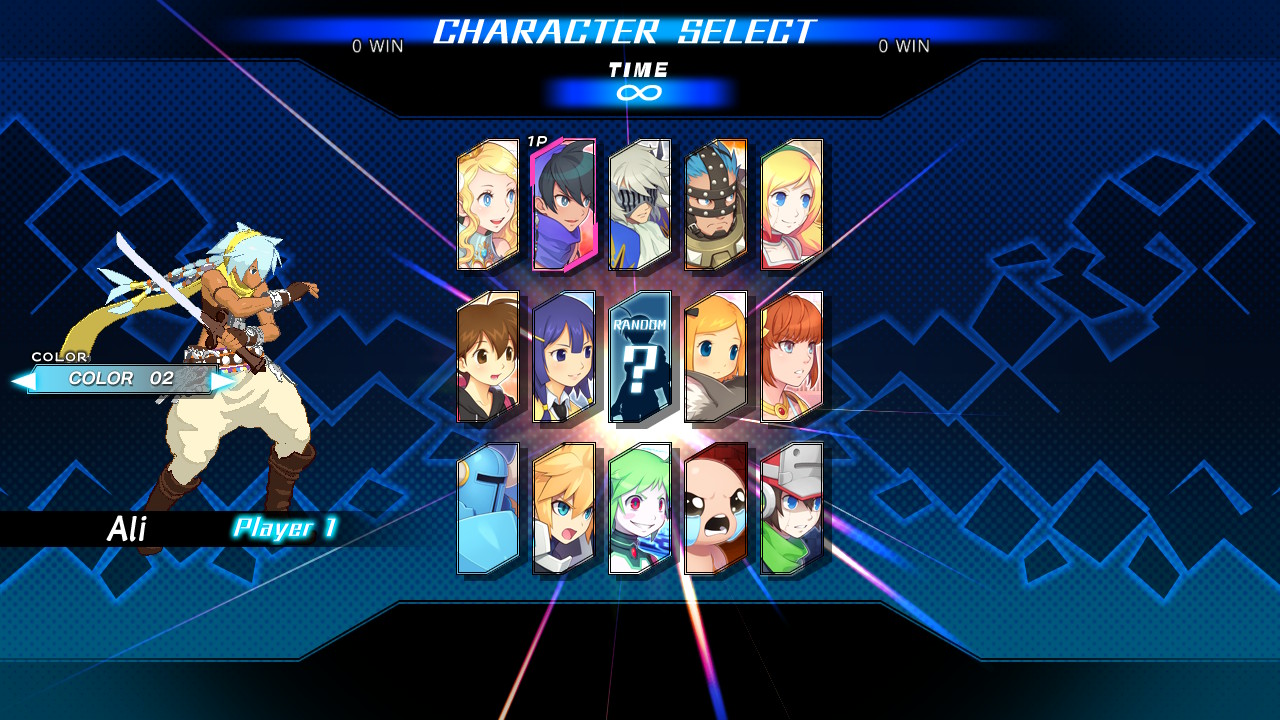Choose the dark-haired purple scarf fighter

point(564,205)
